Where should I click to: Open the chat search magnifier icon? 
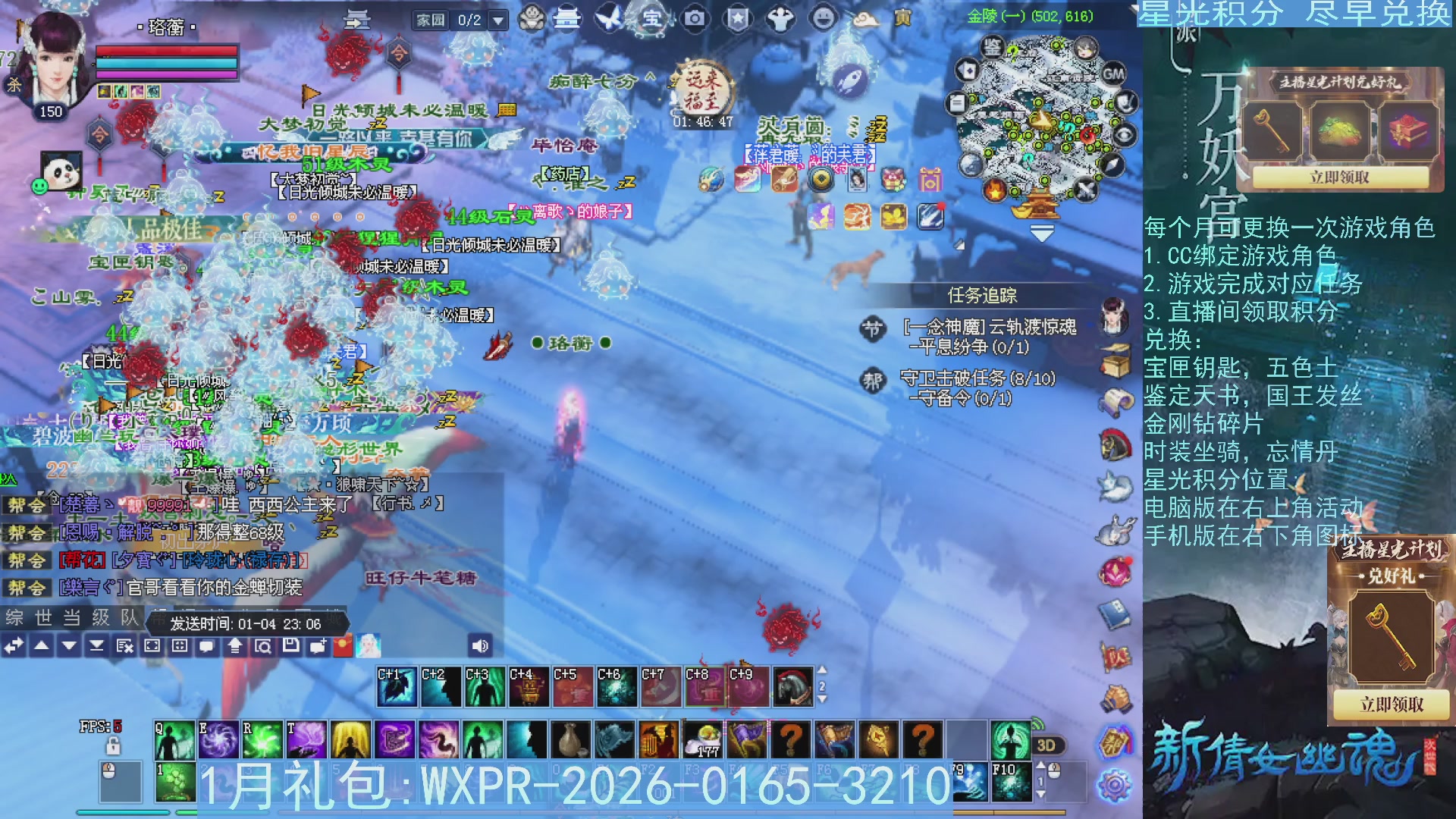point(264,647)
